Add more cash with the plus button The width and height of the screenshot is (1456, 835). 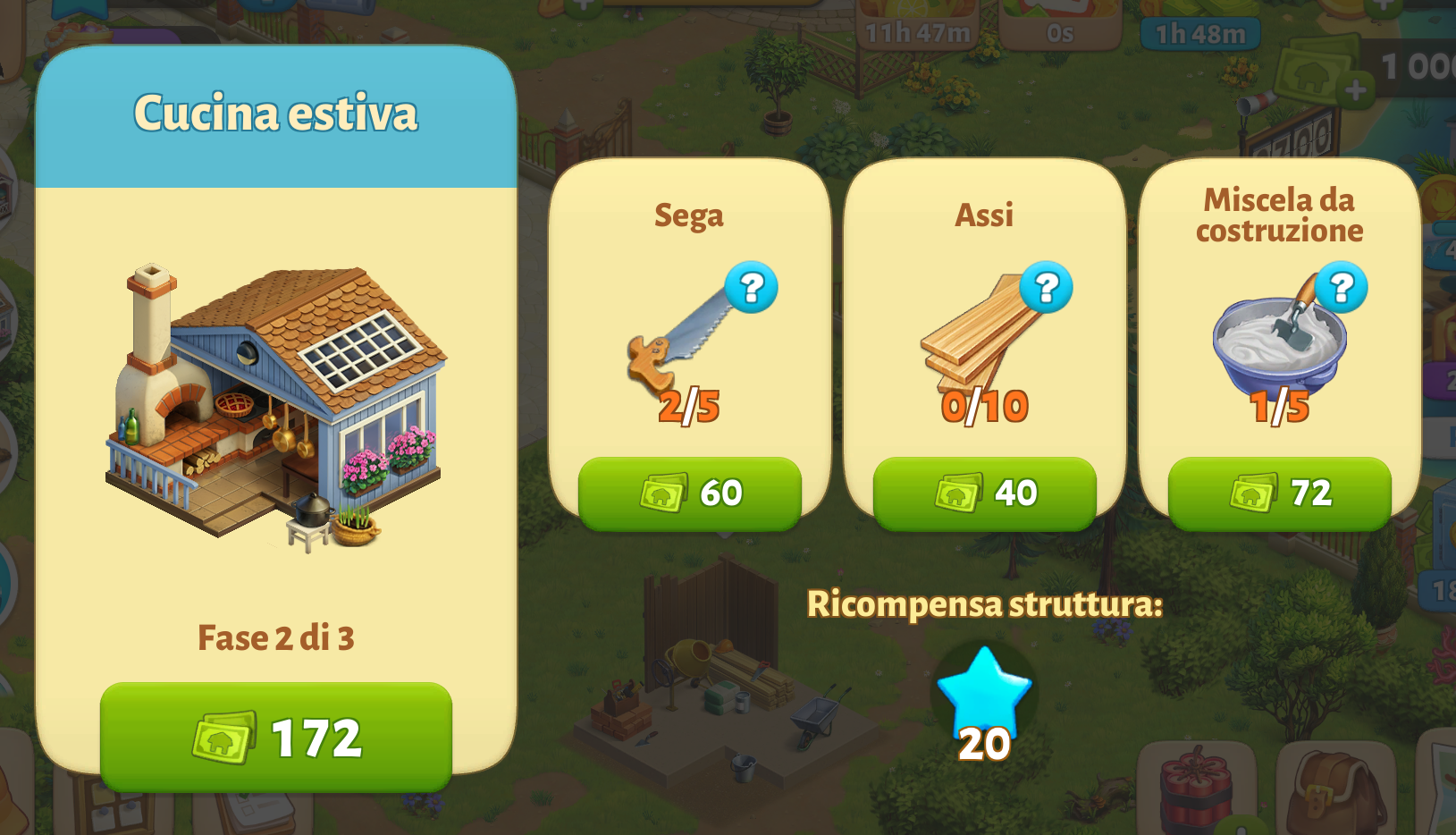(x=1355, y=89)
